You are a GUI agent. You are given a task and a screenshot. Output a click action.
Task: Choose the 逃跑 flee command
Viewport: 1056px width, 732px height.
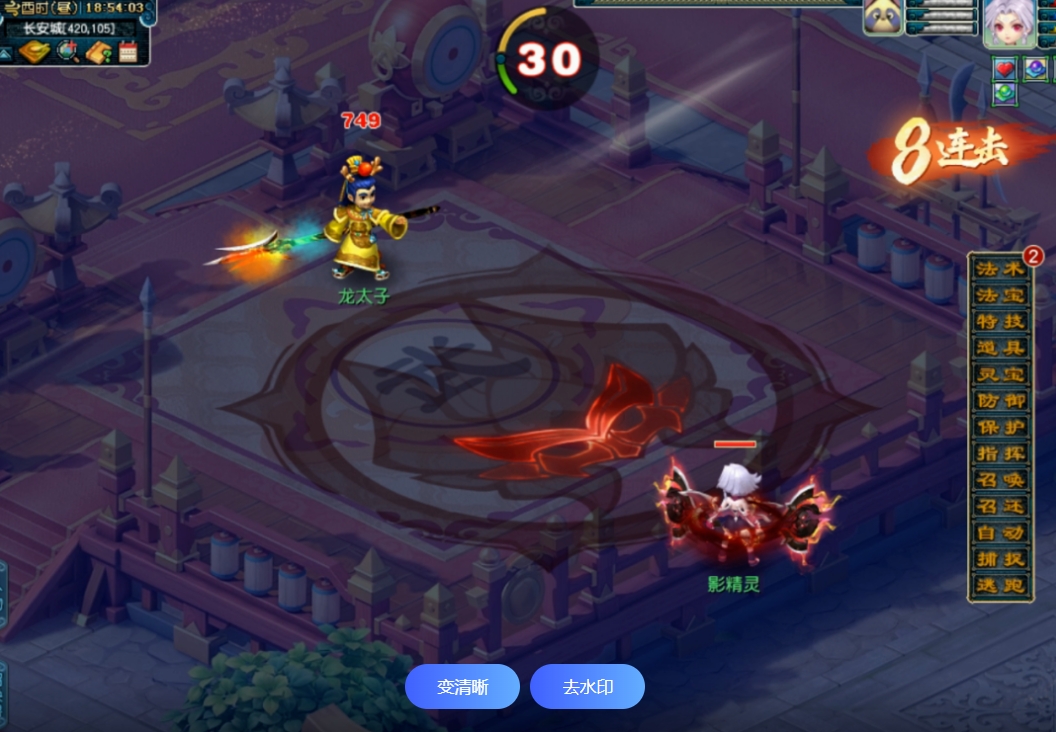pyautogui.click(x=1000, y=585)
